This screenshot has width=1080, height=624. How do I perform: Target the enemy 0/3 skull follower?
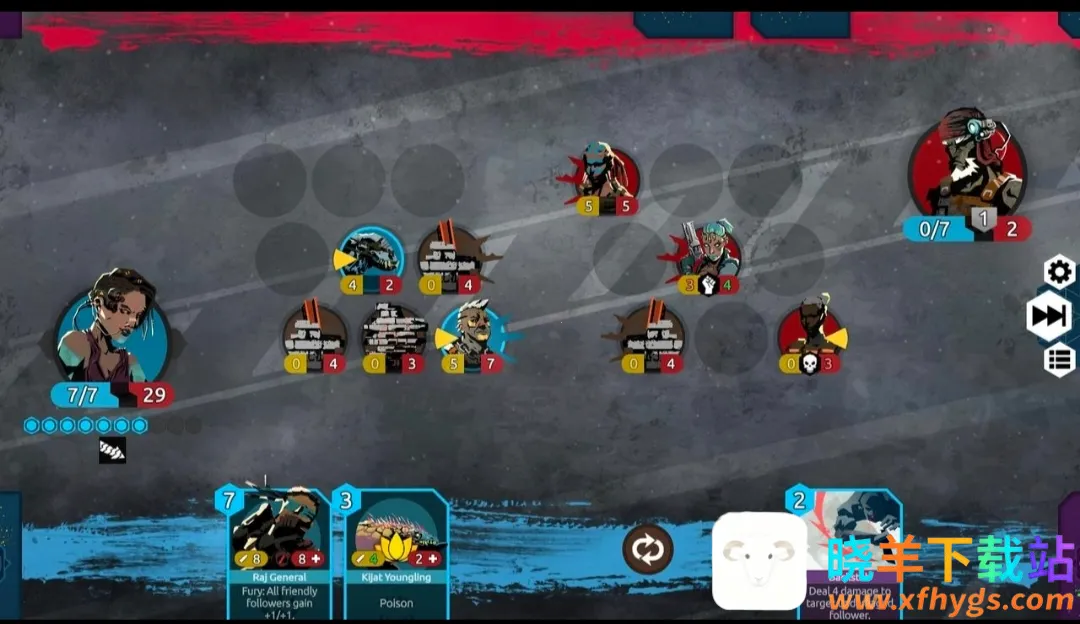pos(809,332)
